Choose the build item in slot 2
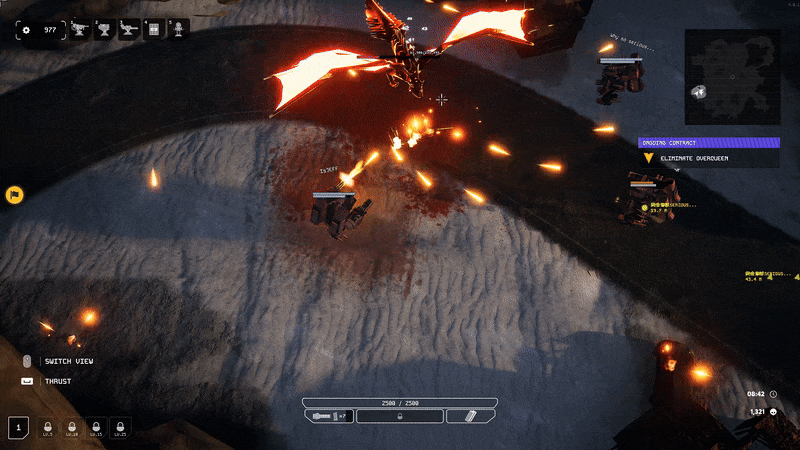This screenshot has width=800, height=450. pyautogui.click(x=104, y=30)
